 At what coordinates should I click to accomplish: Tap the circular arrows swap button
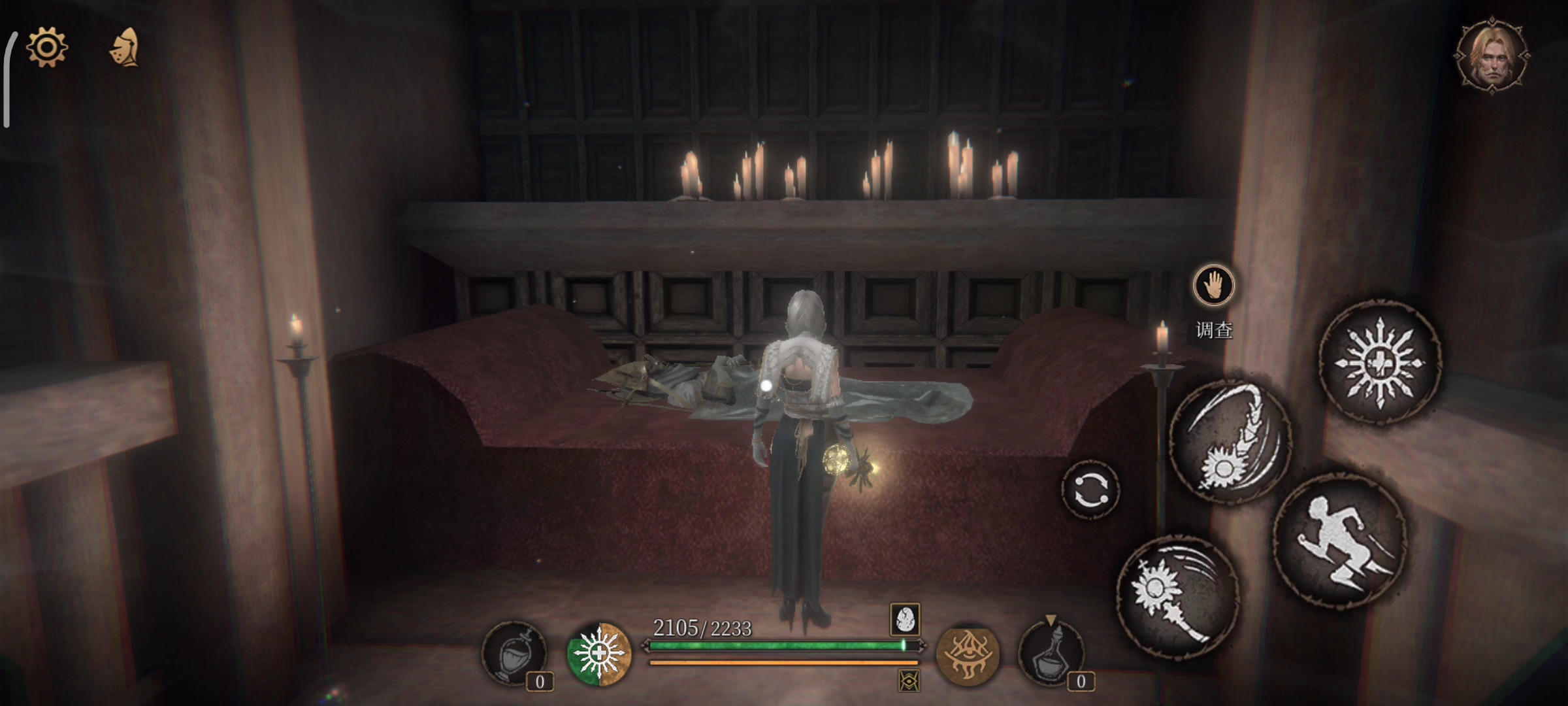(1090, 490)
